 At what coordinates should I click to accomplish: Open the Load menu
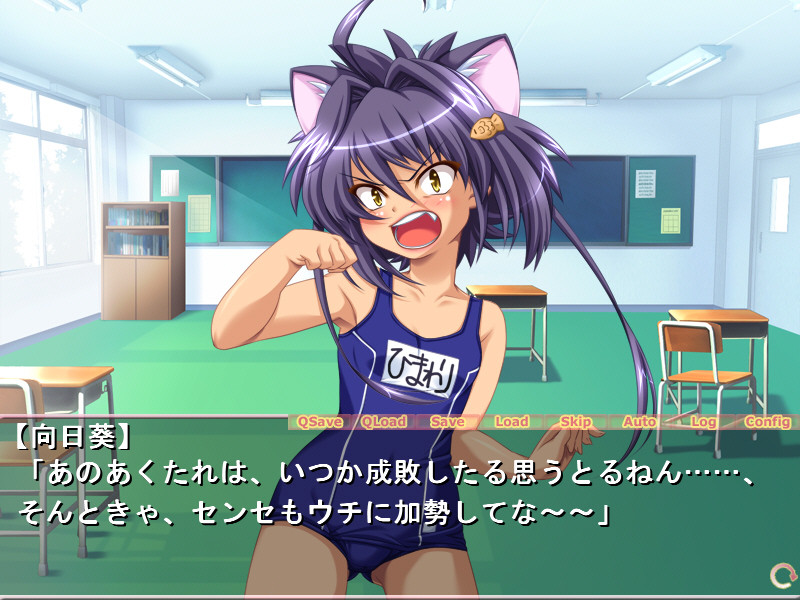pos(511,421)
